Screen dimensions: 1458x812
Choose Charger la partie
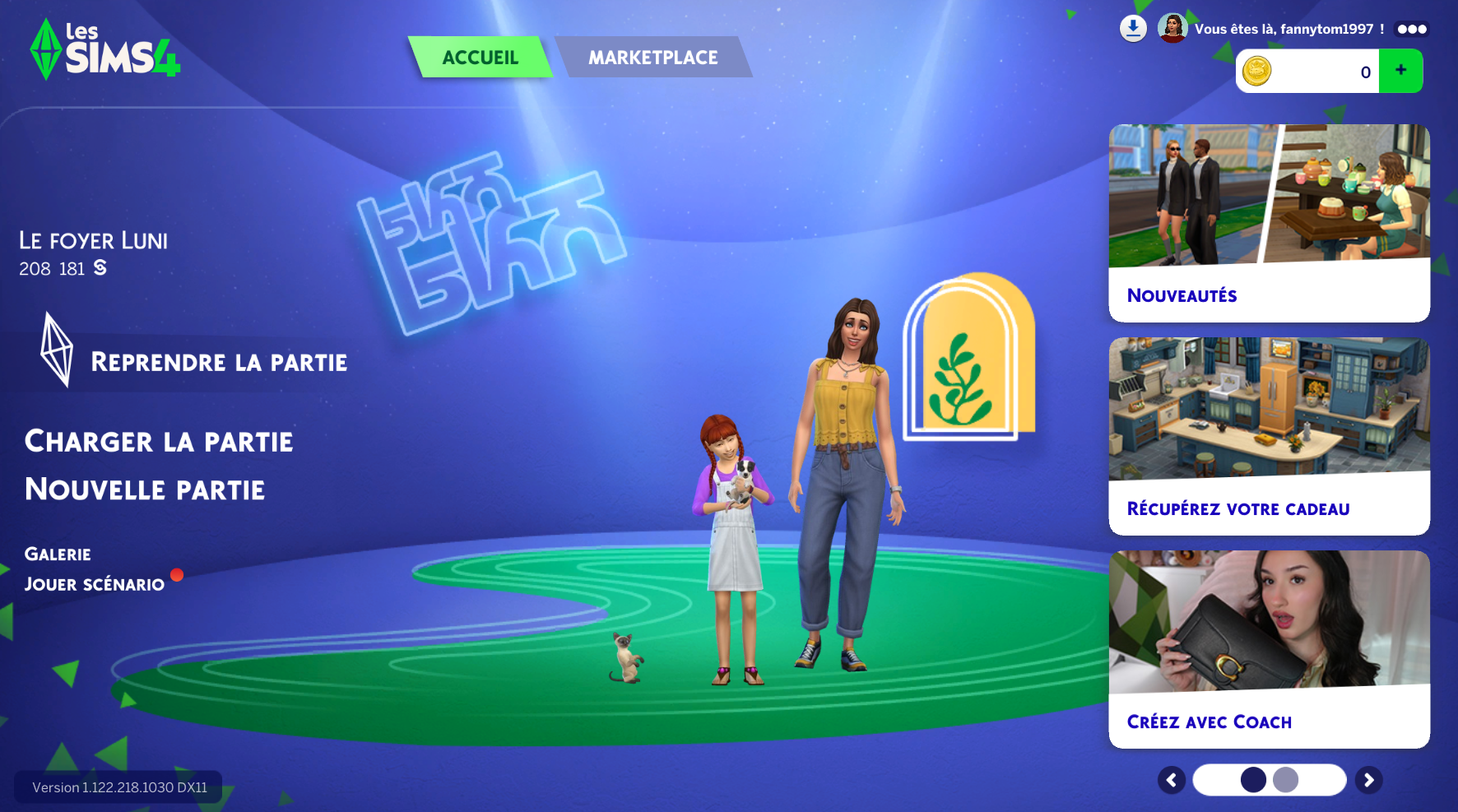[159, 442]
